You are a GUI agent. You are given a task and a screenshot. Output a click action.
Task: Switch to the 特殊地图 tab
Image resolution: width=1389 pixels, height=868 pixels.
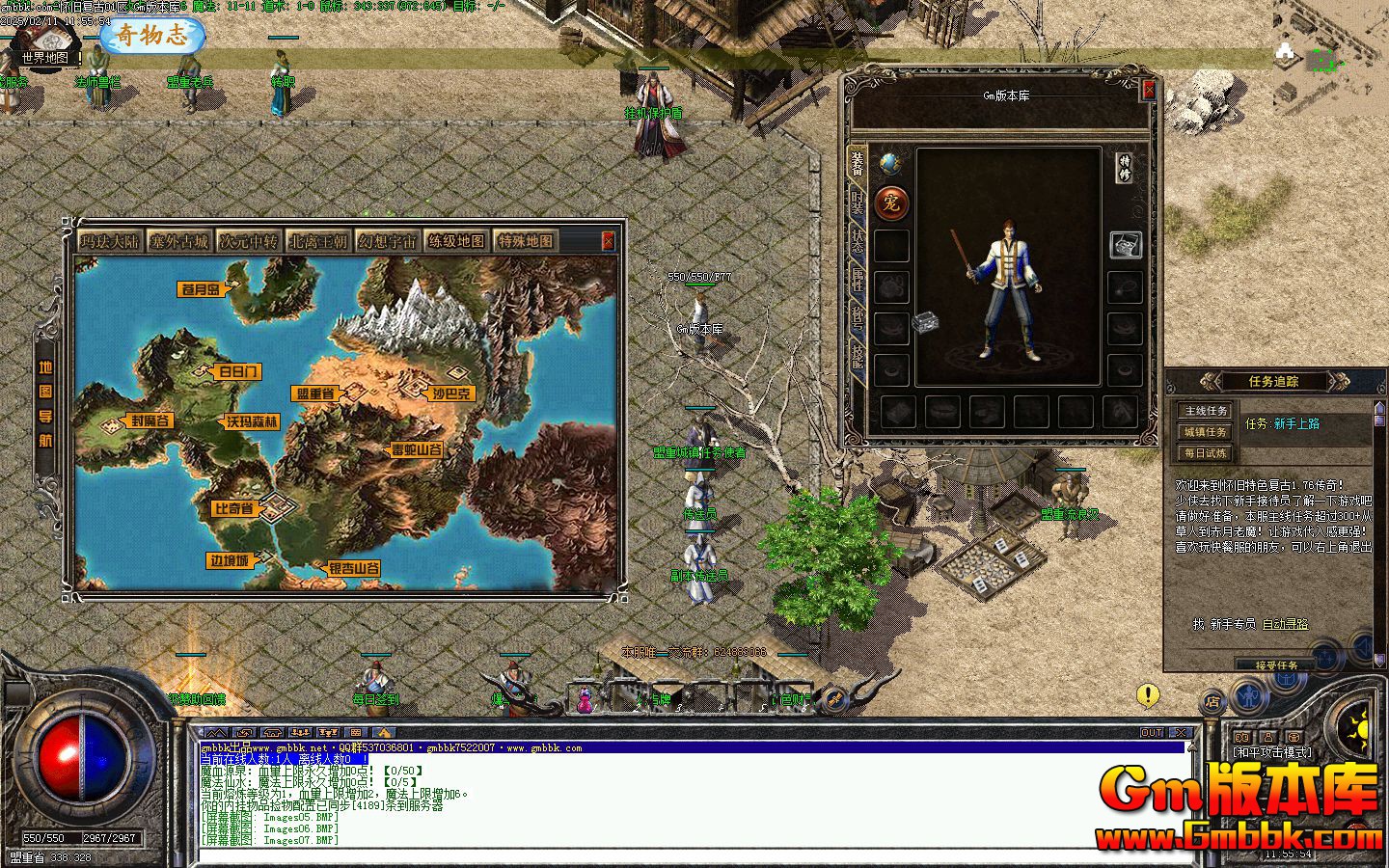point(526,241)
